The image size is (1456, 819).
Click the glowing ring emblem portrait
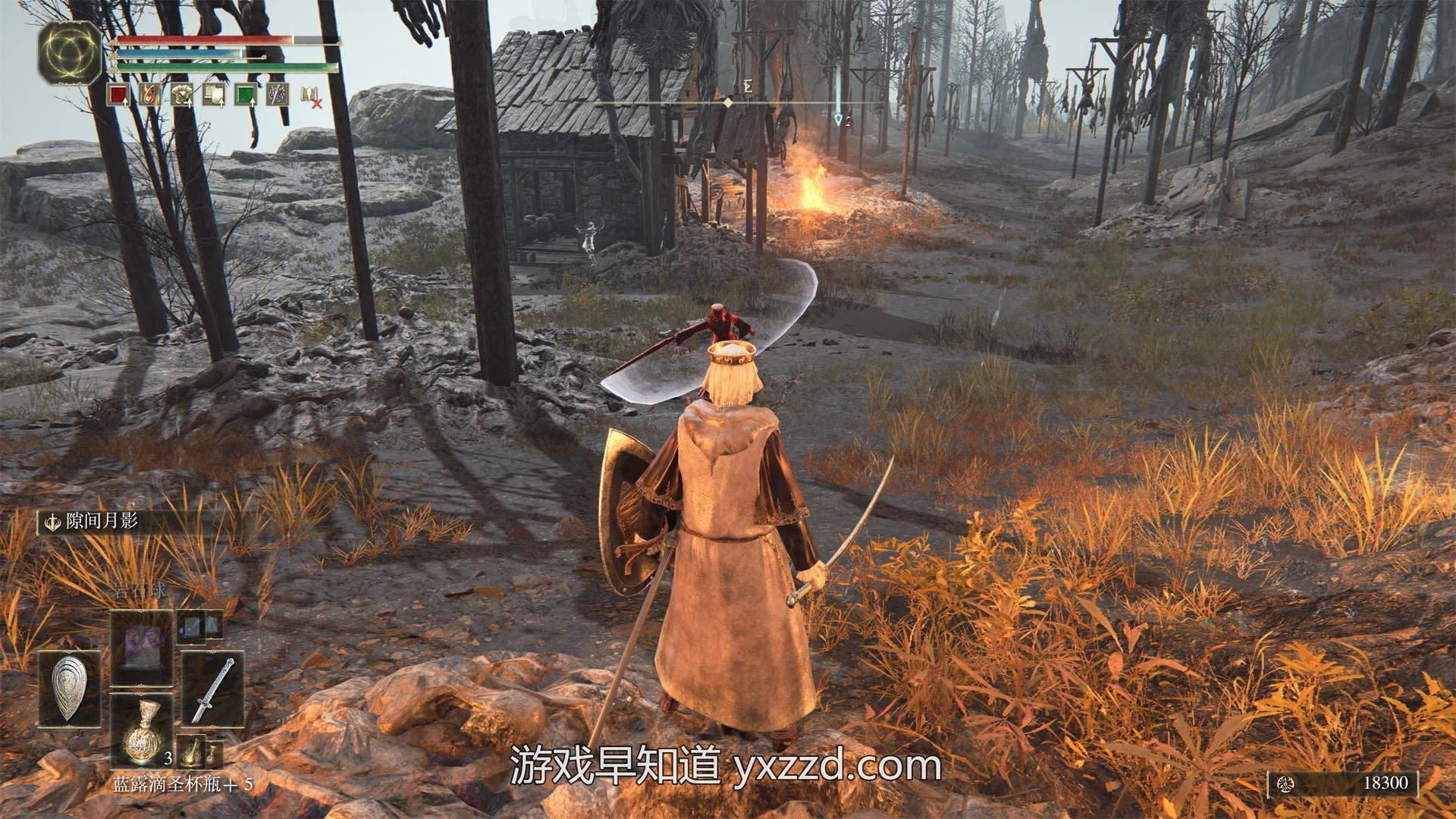click(69, 52)
